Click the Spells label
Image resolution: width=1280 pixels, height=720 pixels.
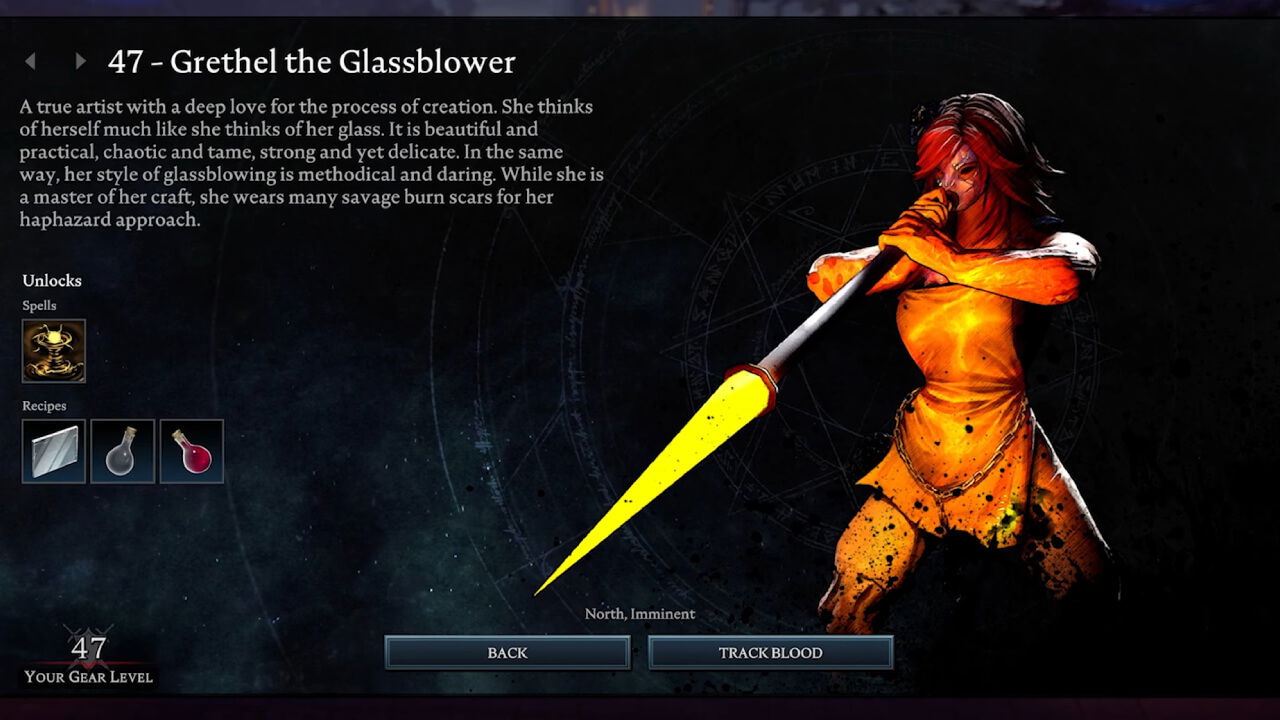click(40, 306)
